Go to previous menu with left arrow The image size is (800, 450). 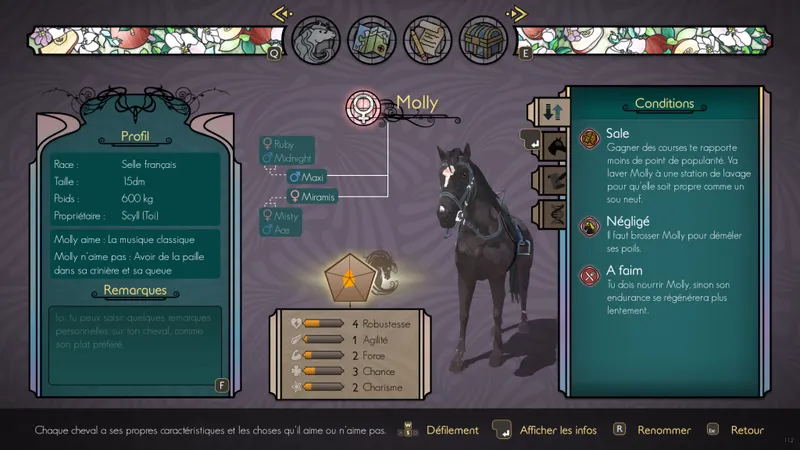281,14
